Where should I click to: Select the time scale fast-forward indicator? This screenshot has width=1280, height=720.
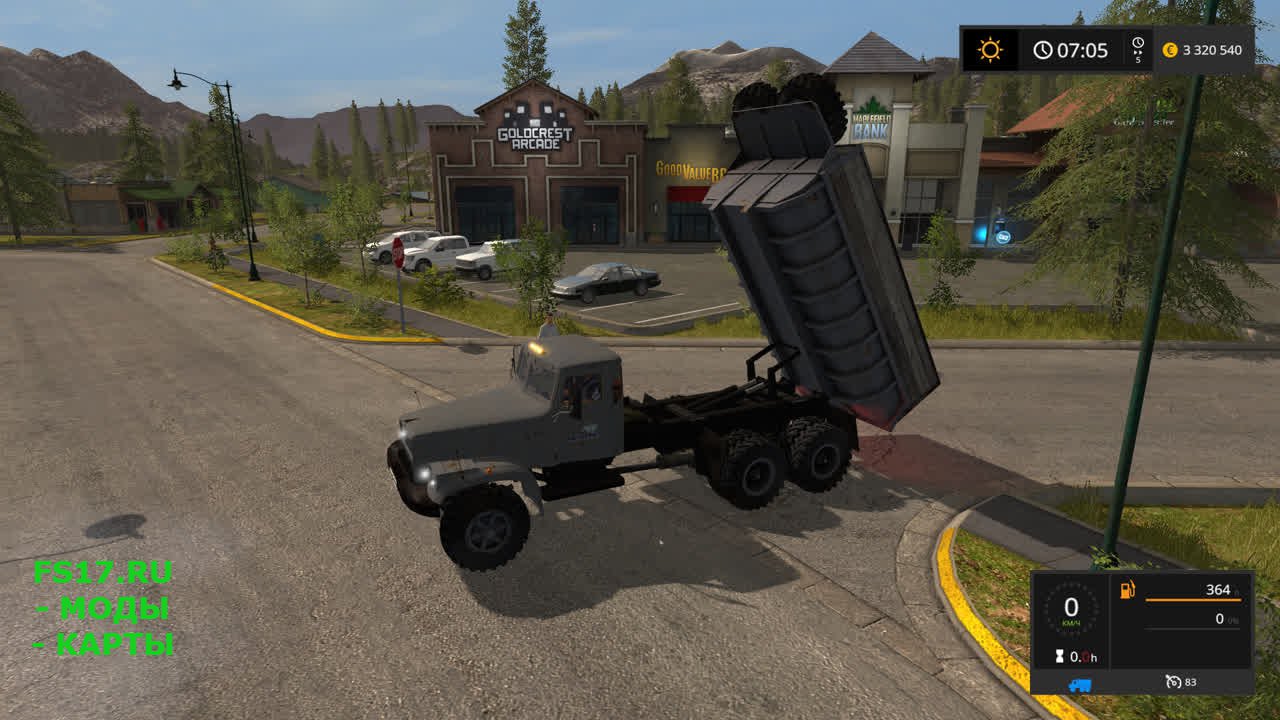point(1138,50)
